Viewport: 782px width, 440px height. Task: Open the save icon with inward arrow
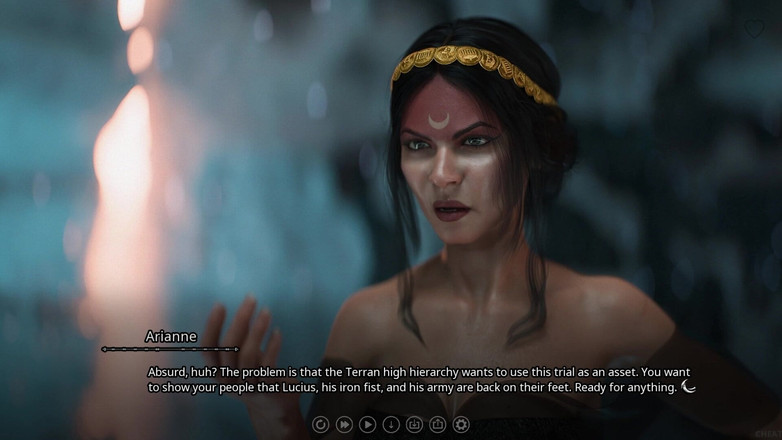[414, 425]
